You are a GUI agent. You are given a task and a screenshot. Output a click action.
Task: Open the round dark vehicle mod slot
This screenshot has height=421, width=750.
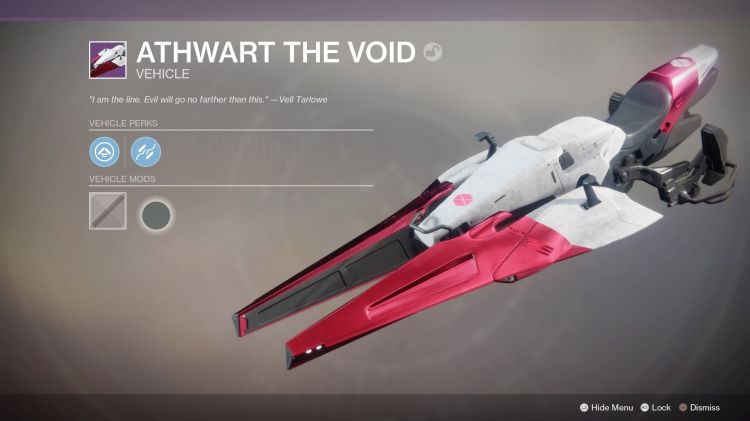[x=155, y=213]
